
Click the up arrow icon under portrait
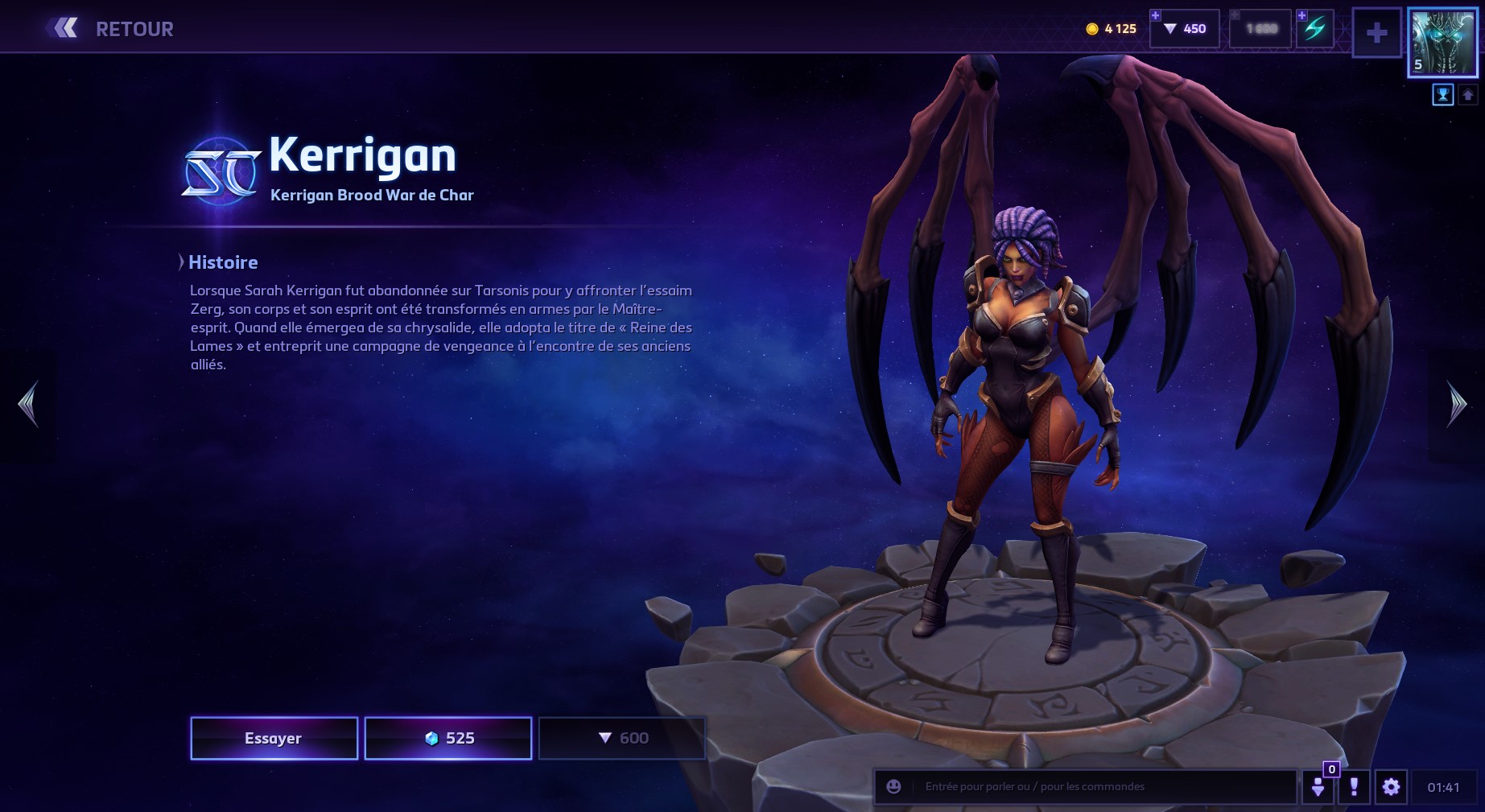[x=1467, y=95]
